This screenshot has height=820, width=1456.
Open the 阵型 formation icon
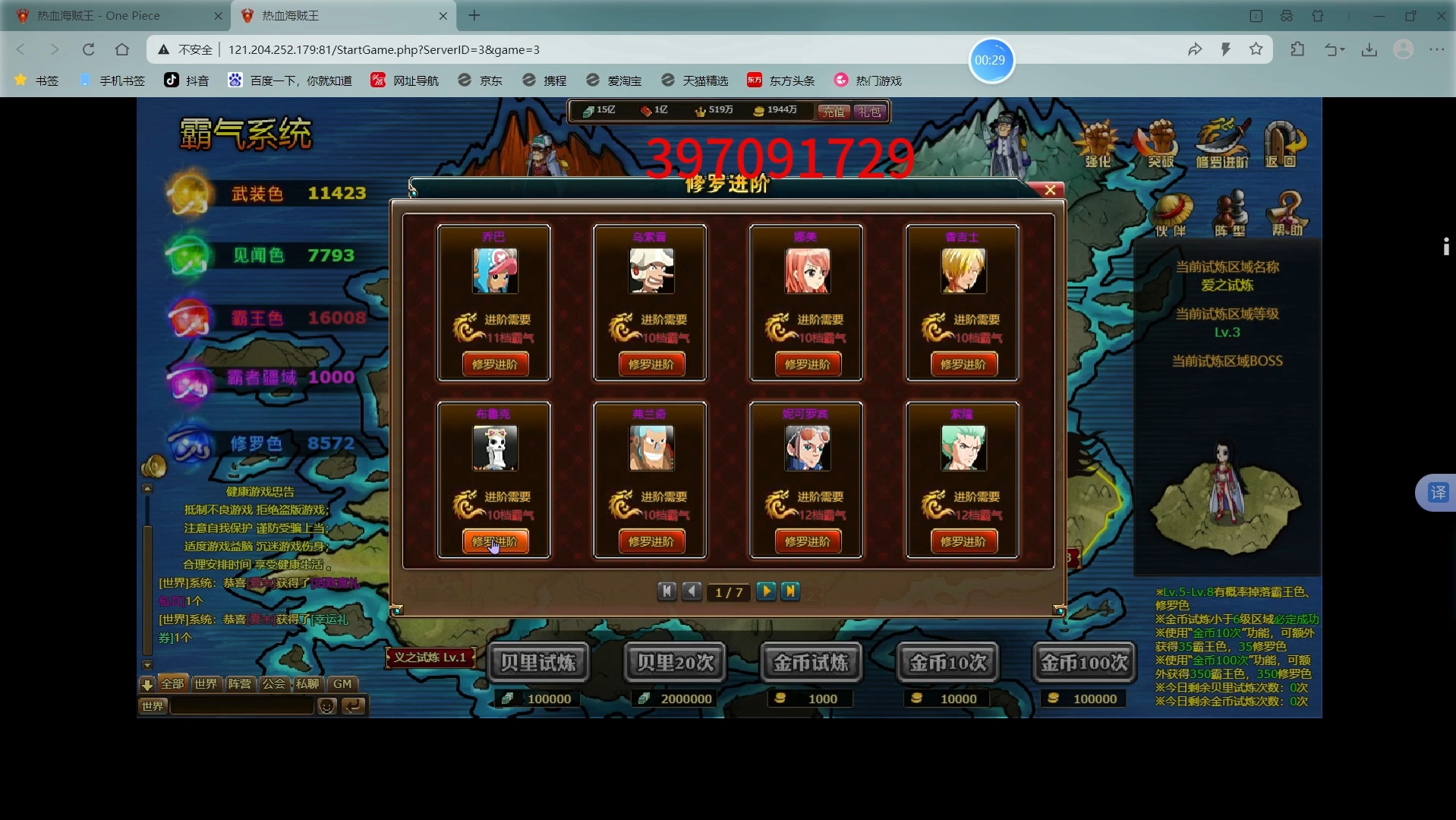(1231, 215)
